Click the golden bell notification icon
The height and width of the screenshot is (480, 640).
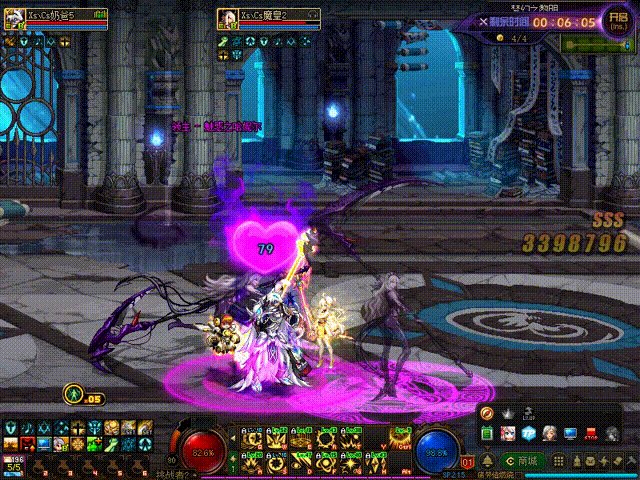[487, 461]
